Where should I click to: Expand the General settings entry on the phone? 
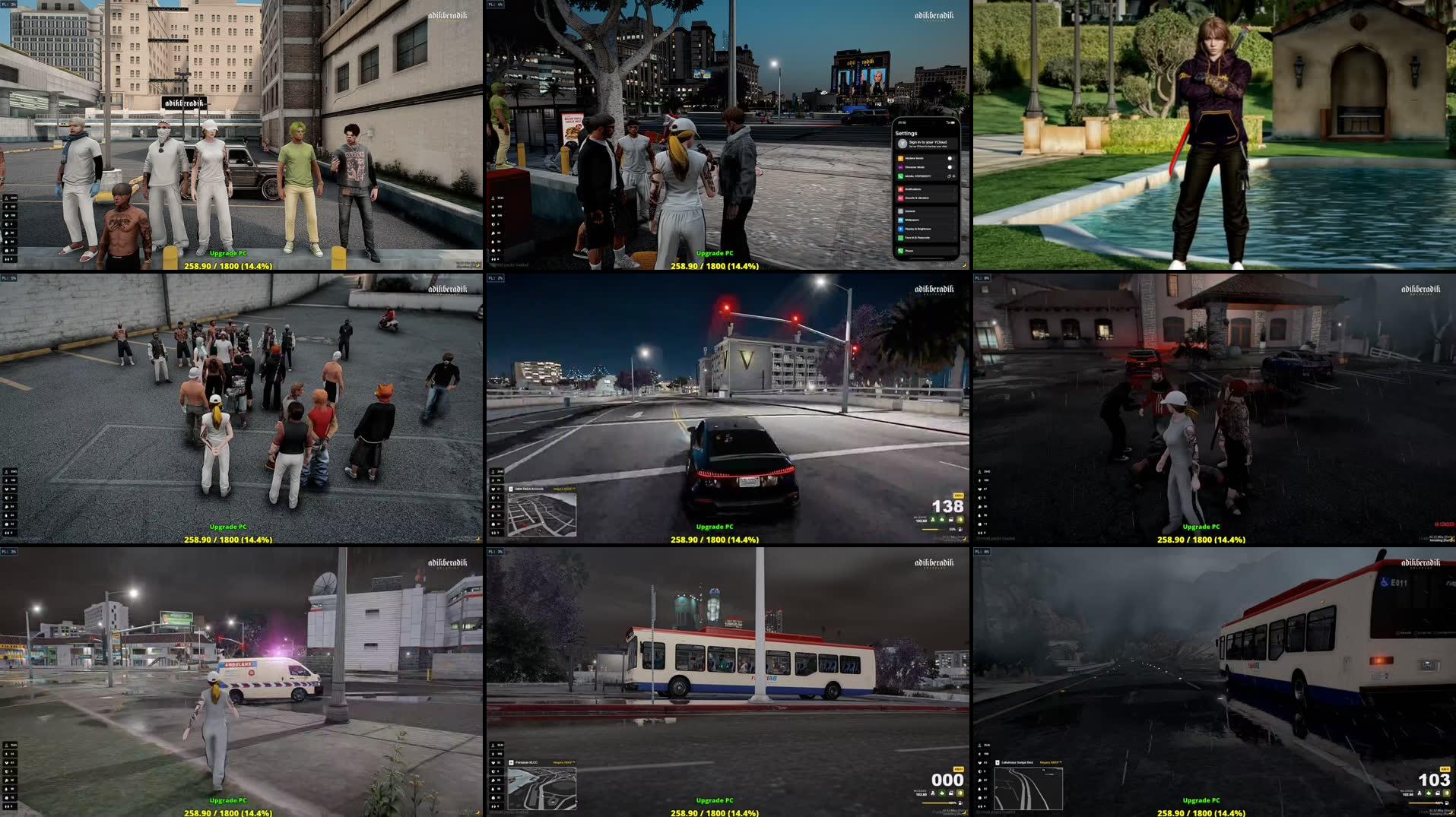(x=910, y=211)
